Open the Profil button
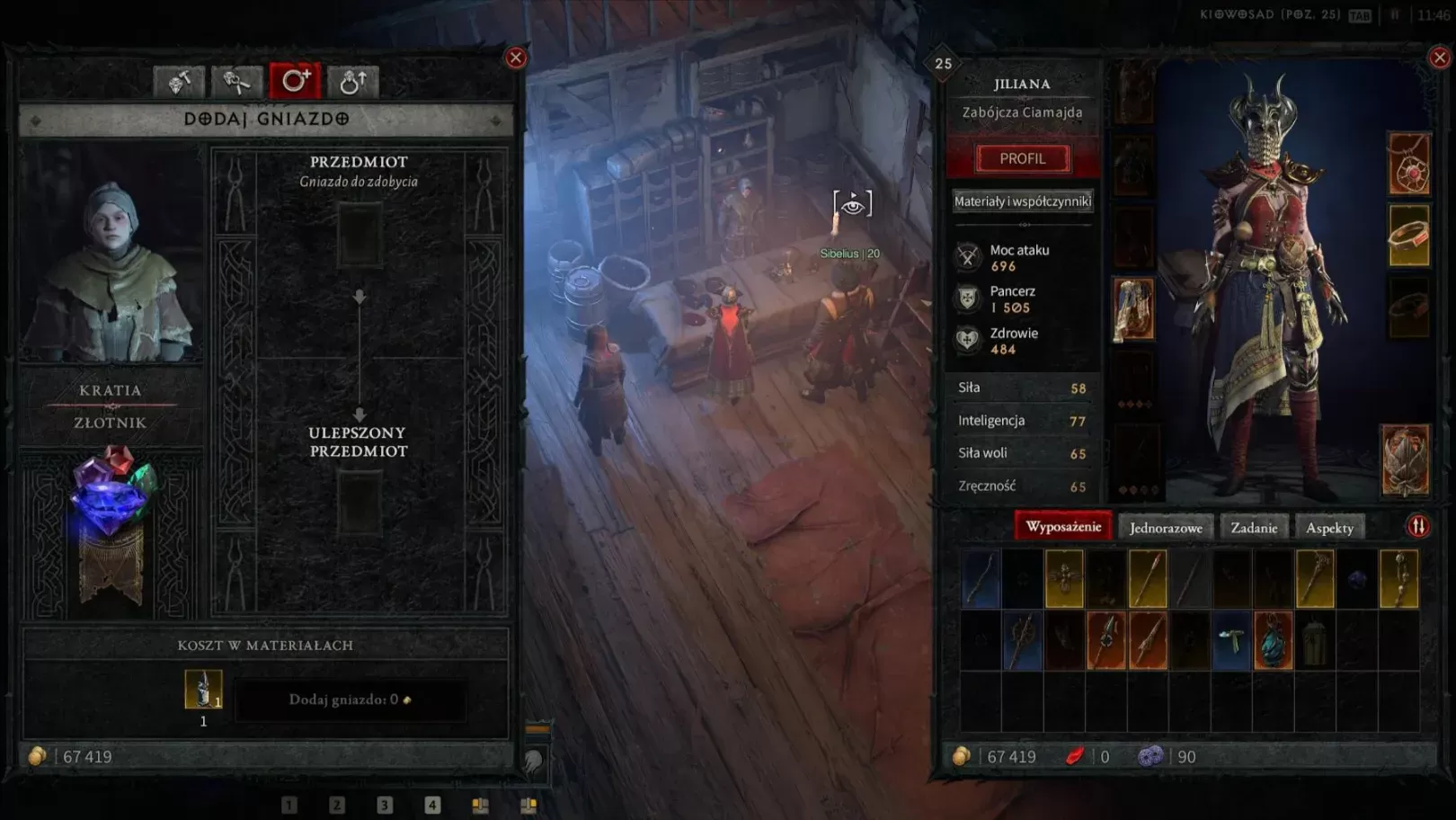The width and height of the screenshot is (1456, 820). (1023, 158)
